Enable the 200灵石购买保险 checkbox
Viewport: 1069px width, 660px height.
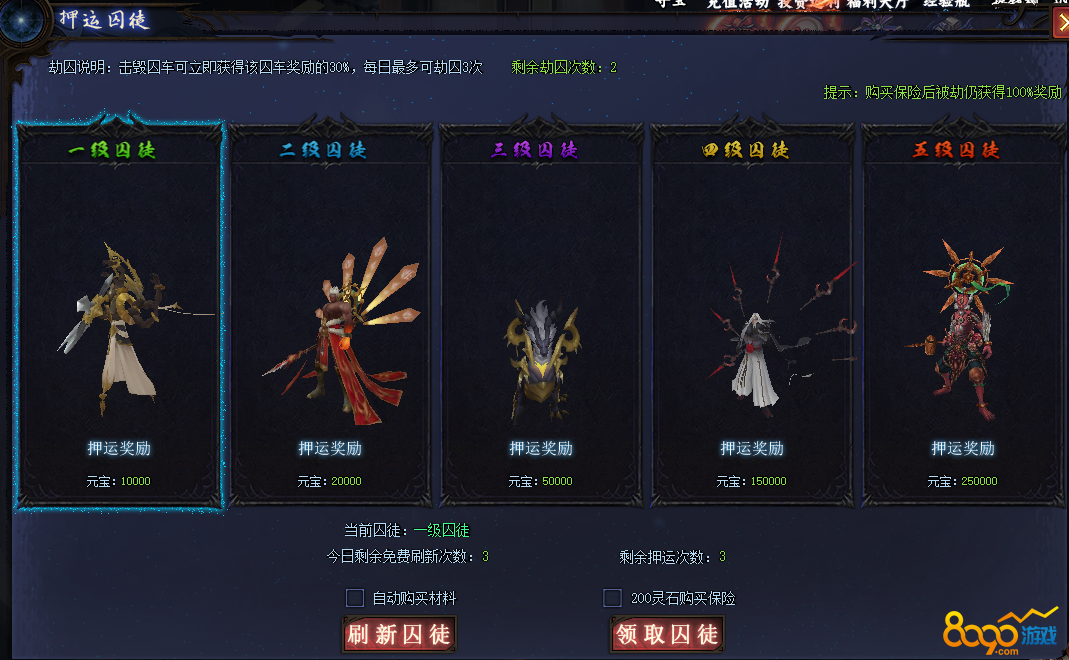612,598
